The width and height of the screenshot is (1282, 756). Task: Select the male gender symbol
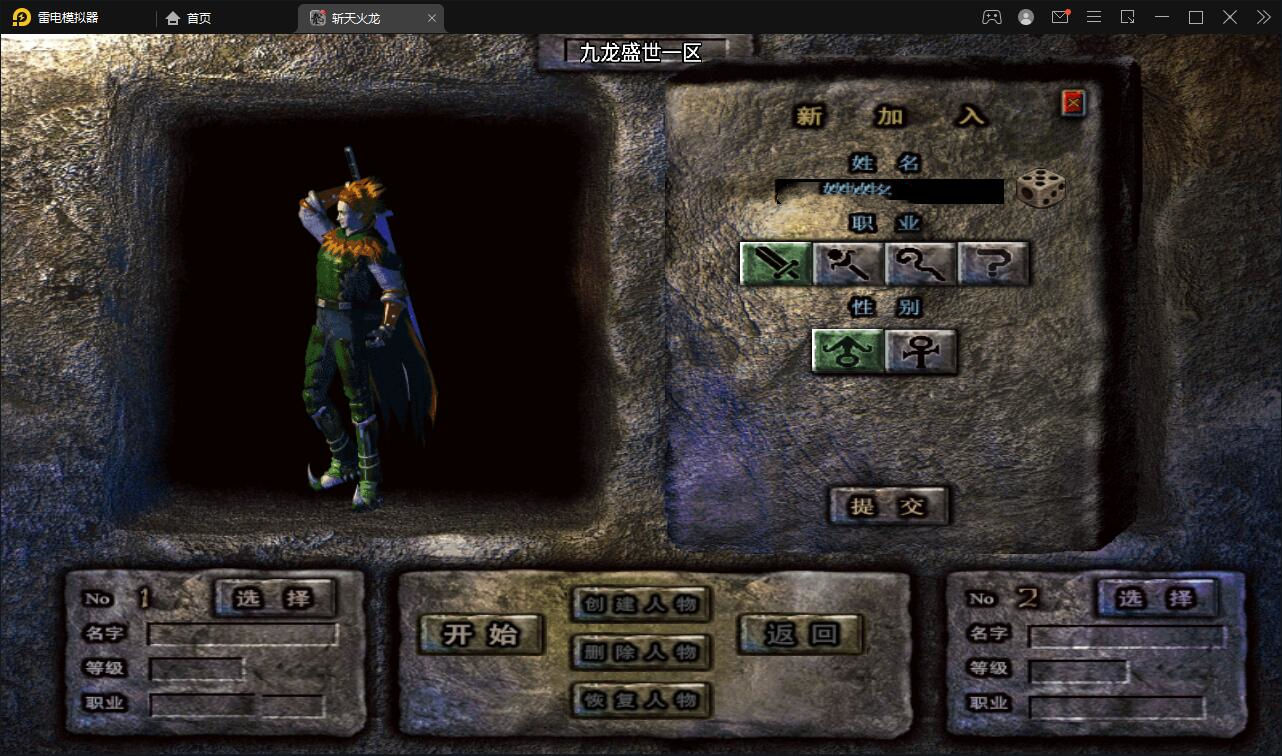click(x=846, y=352)
